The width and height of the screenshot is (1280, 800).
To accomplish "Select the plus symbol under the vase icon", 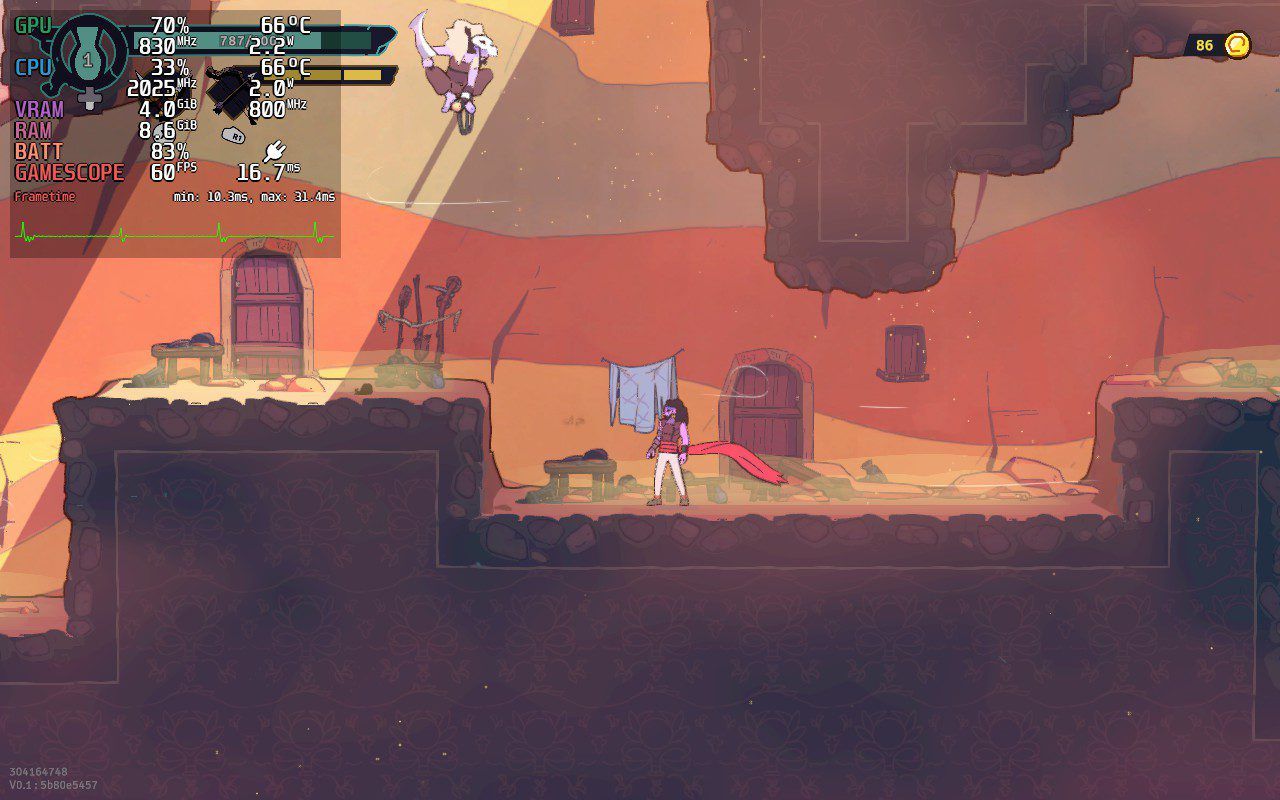I will 88,96.
